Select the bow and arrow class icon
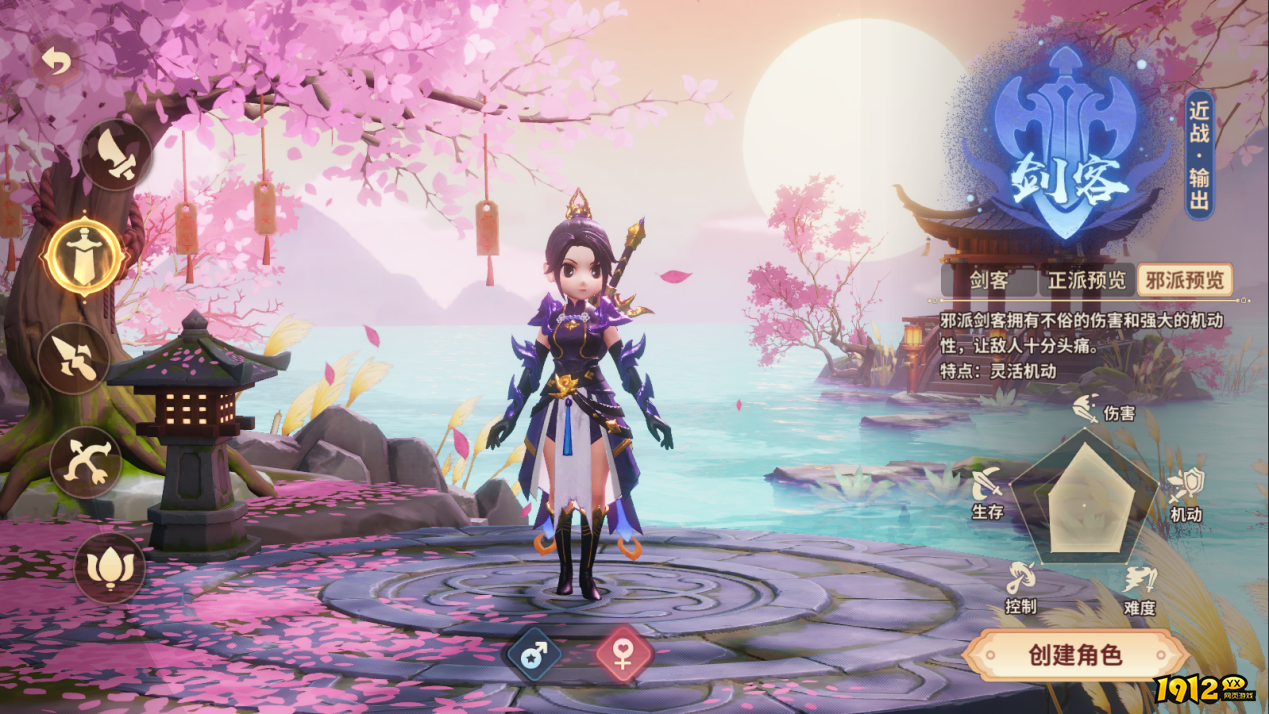The height and width of the screenshot is (714, 1269). point(86,463)
